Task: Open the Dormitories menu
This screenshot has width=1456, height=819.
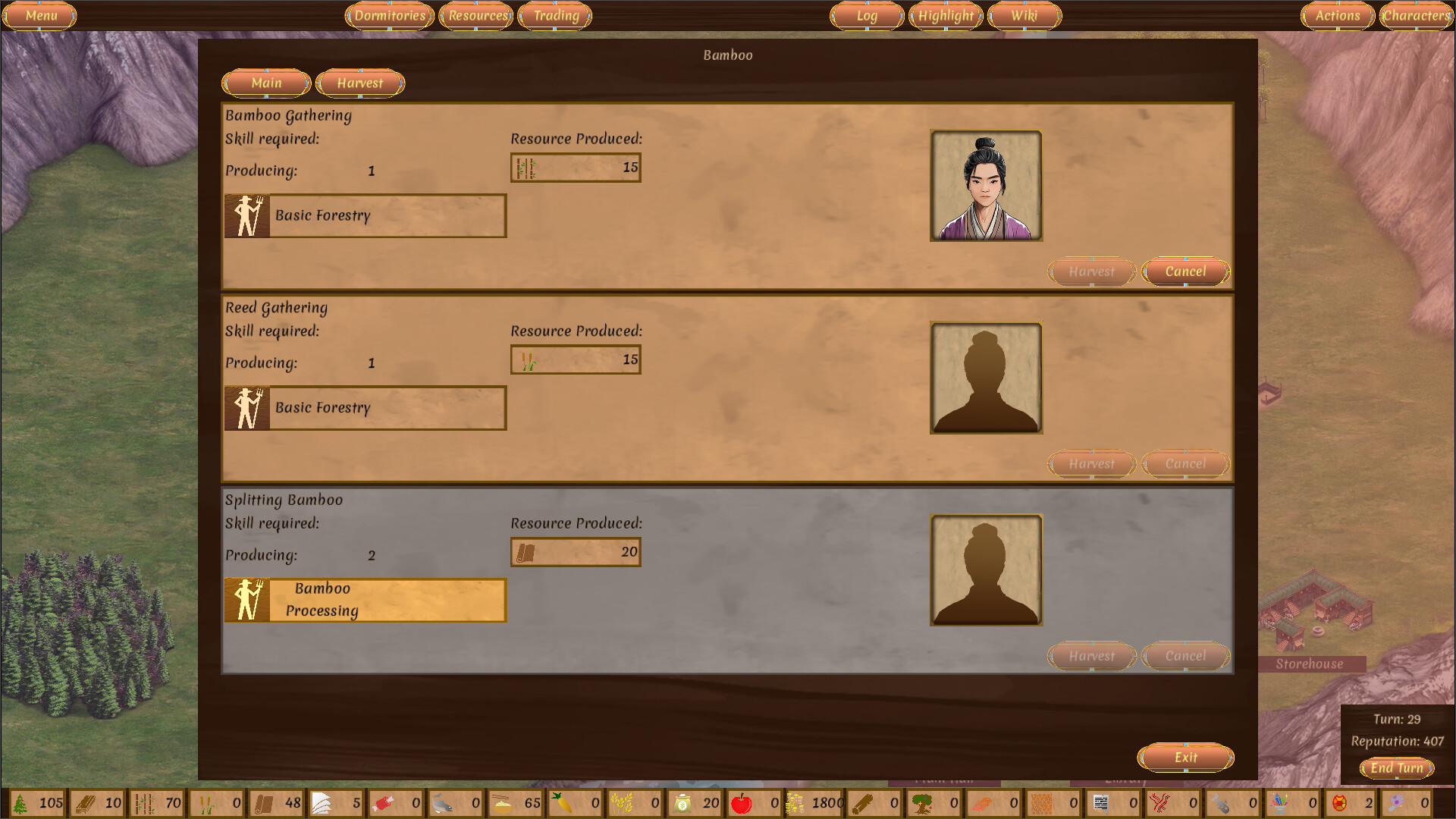Action: (x=389, y=15)
